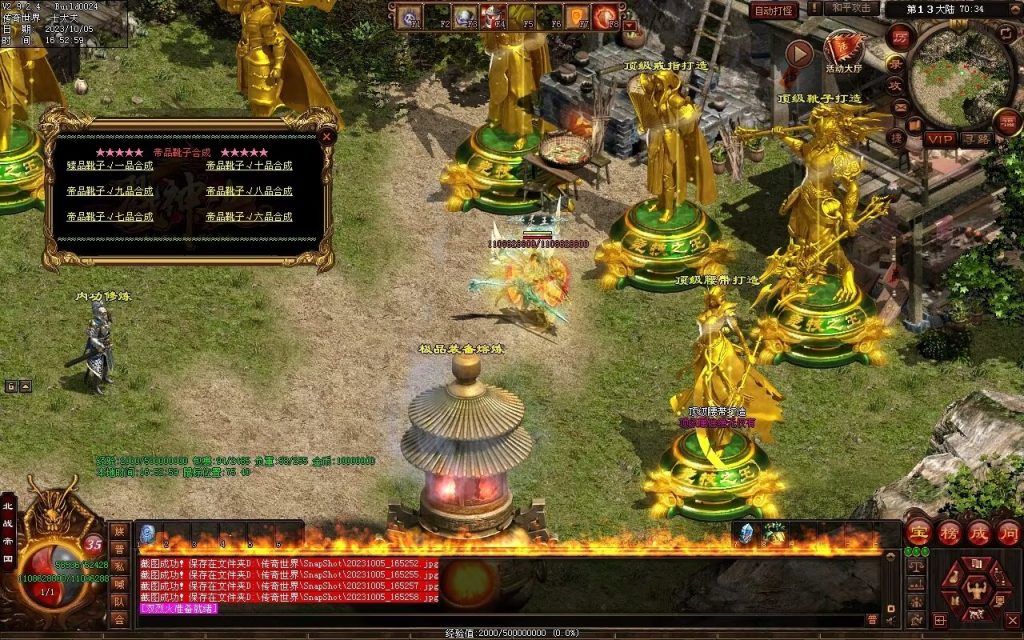Open the VIP panel
This screenshot has width=1024, height=640.
[x=939, y=138]
